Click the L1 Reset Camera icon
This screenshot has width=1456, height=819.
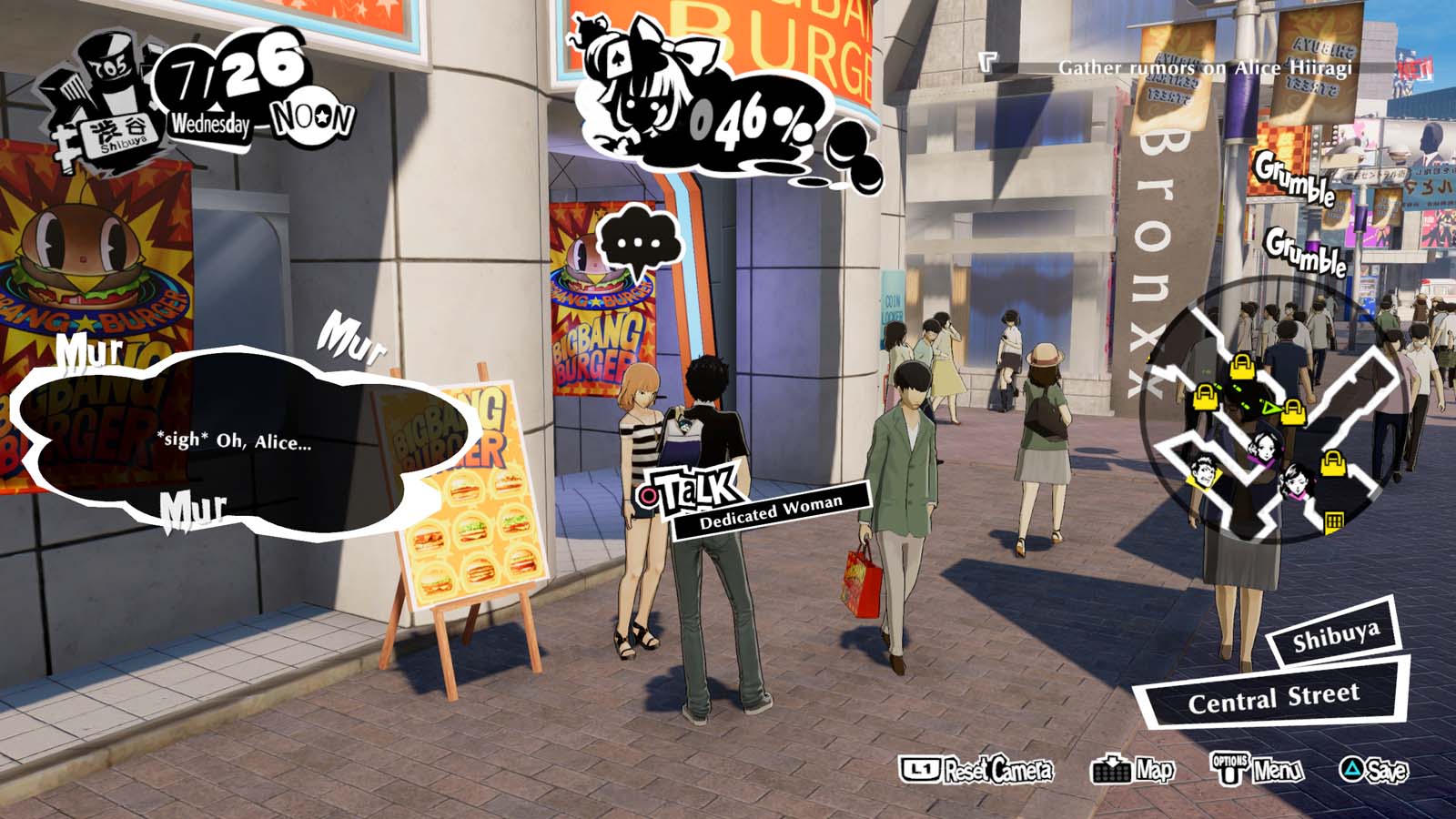click(922, 769)
